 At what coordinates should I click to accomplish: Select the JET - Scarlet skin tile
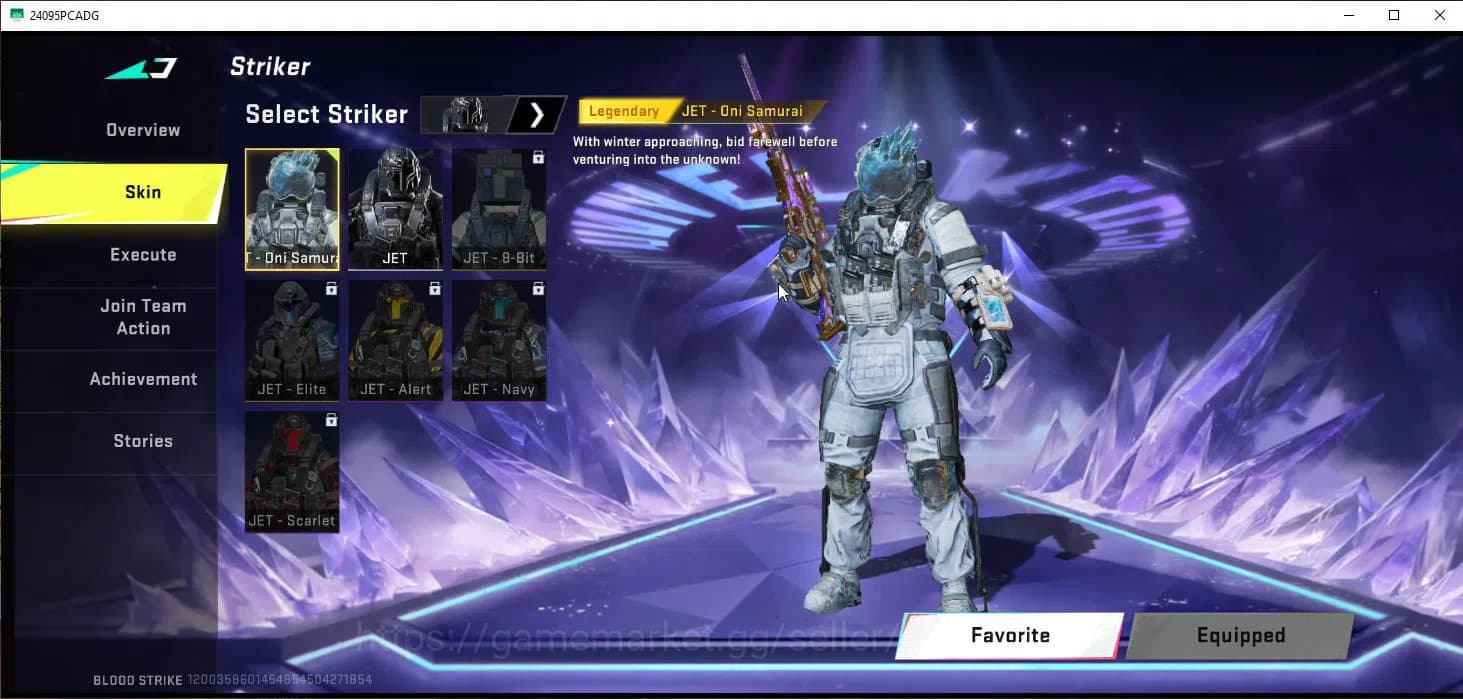pyautogui.click(x=292, y=471)
